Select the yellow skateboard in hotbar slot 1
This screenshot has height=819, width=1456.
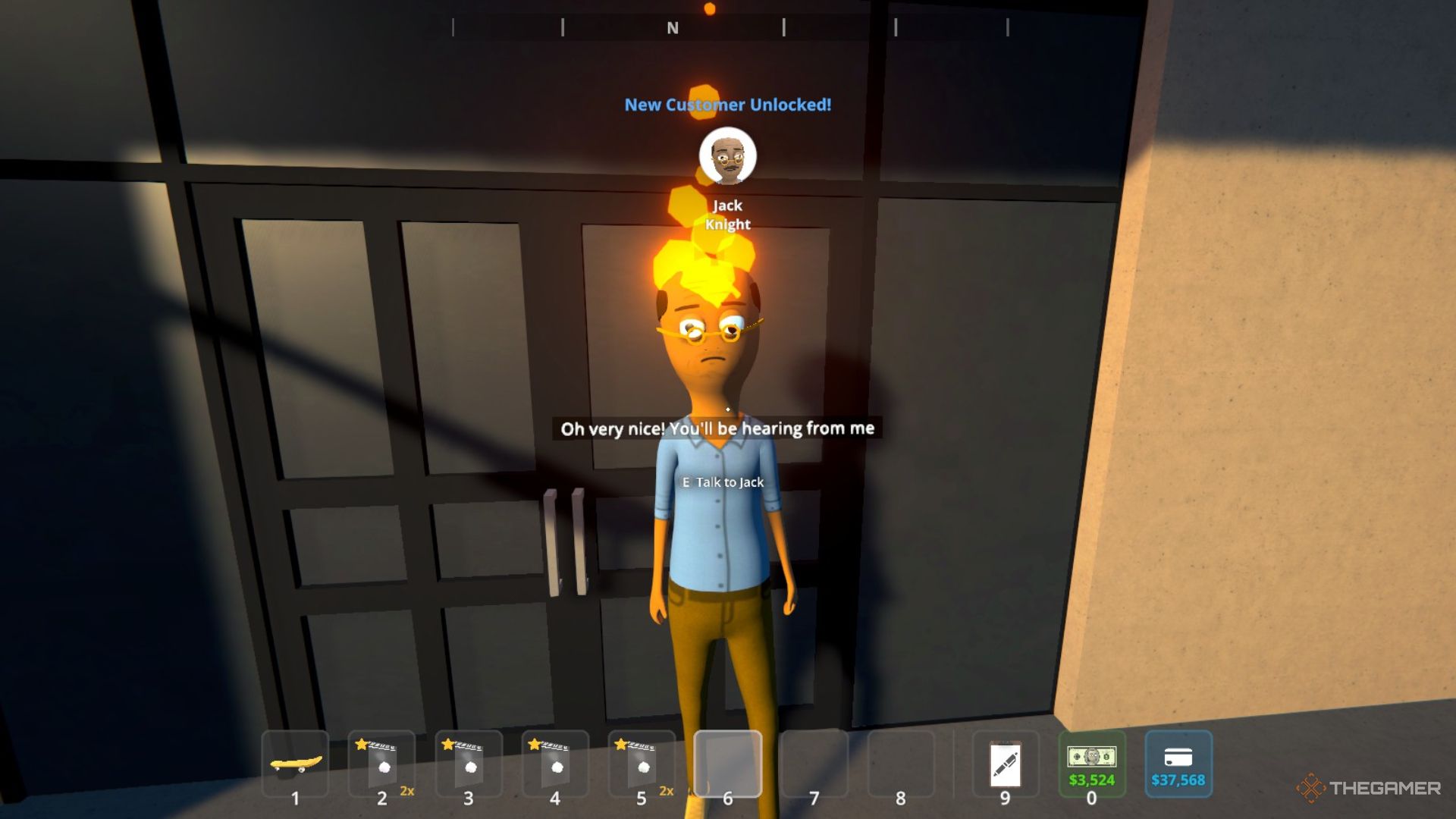[296, 764]
